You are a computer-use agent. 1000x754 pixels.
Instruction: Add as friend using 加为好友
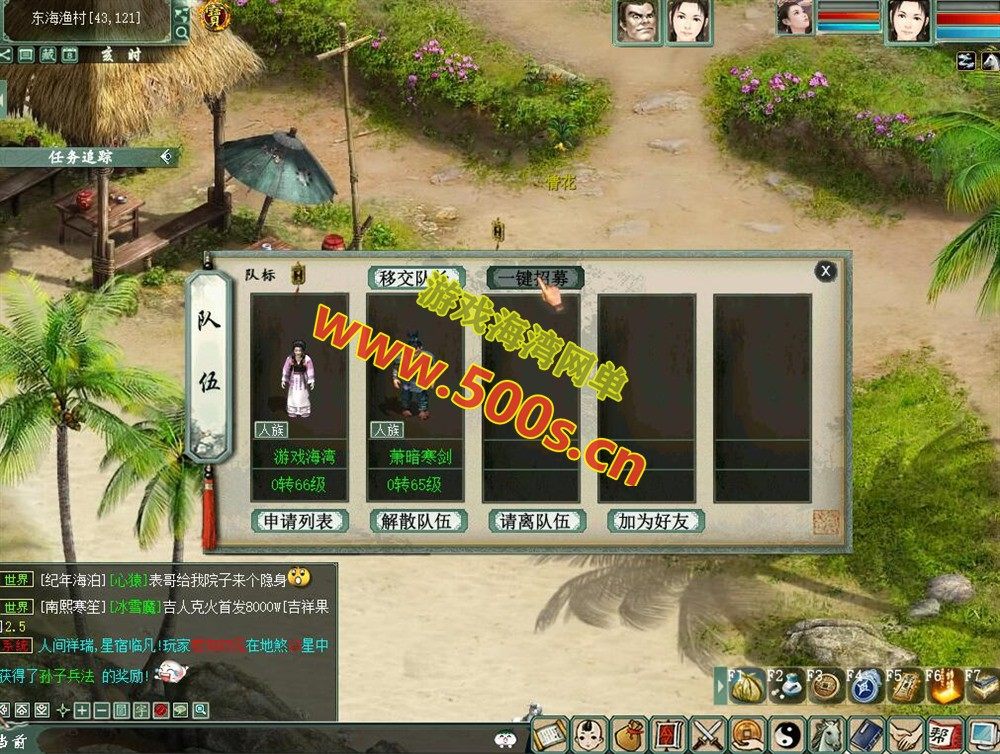pyautogui.click(x=655, y=521)
